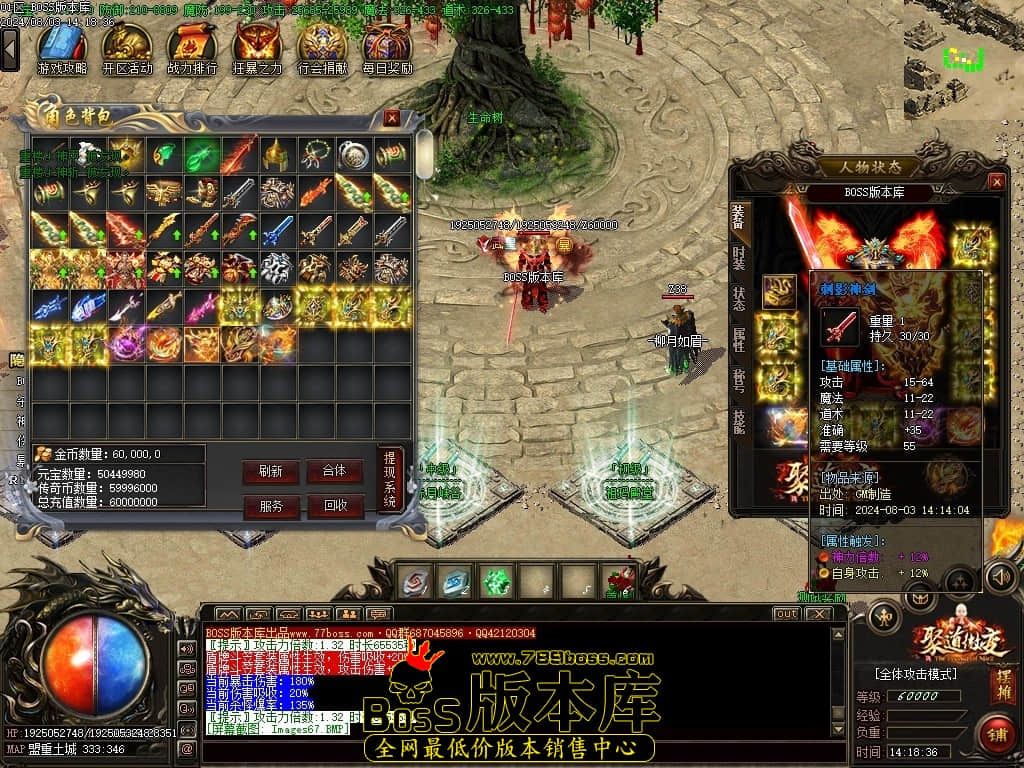The height and width of the screenshot is (768, 1024).
Task: Click the out button on chat panel
Action: pyautogui.click(x=787, y=613)
